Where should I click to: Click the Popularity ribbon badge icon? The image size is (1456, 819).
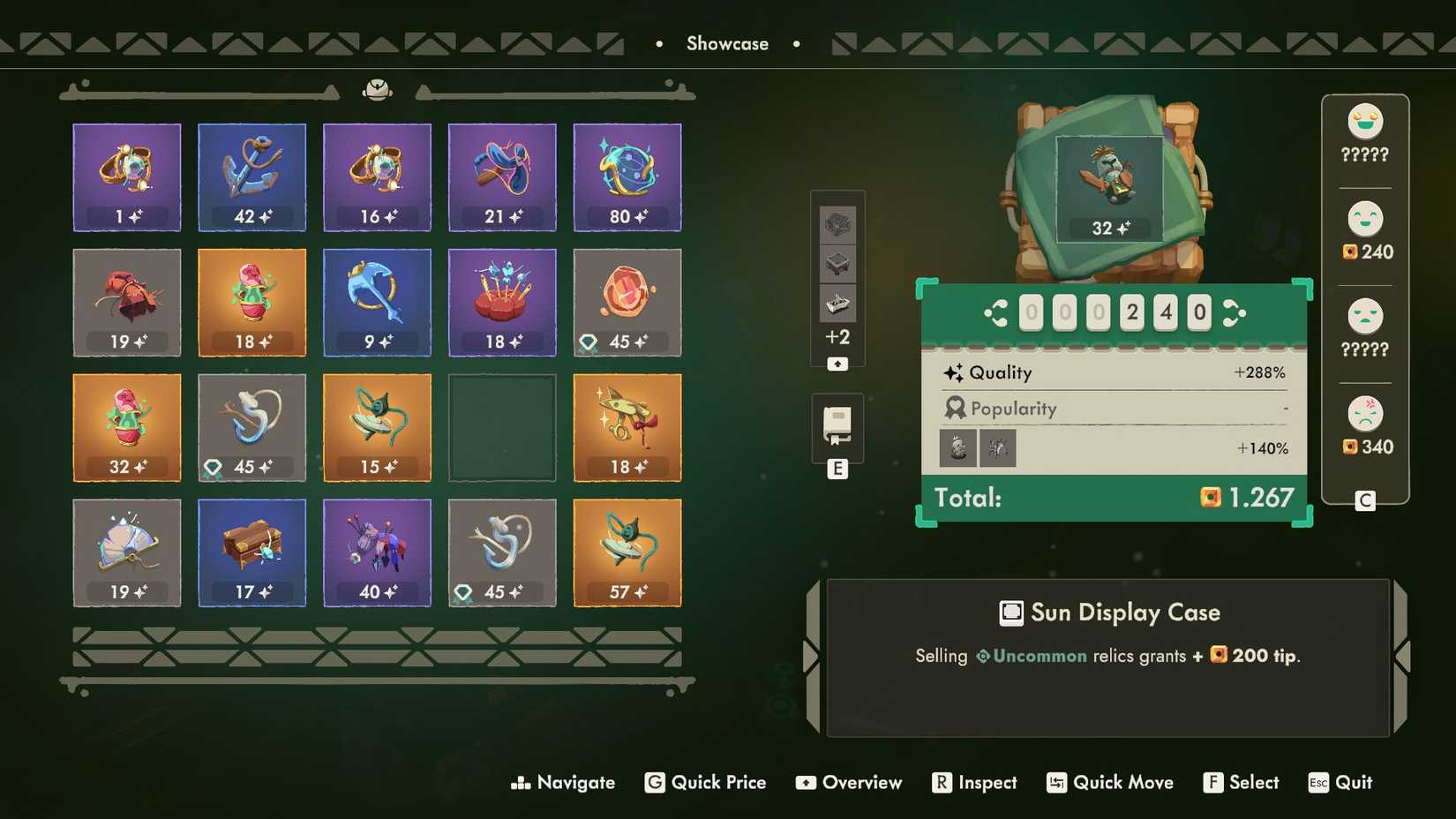955,408
